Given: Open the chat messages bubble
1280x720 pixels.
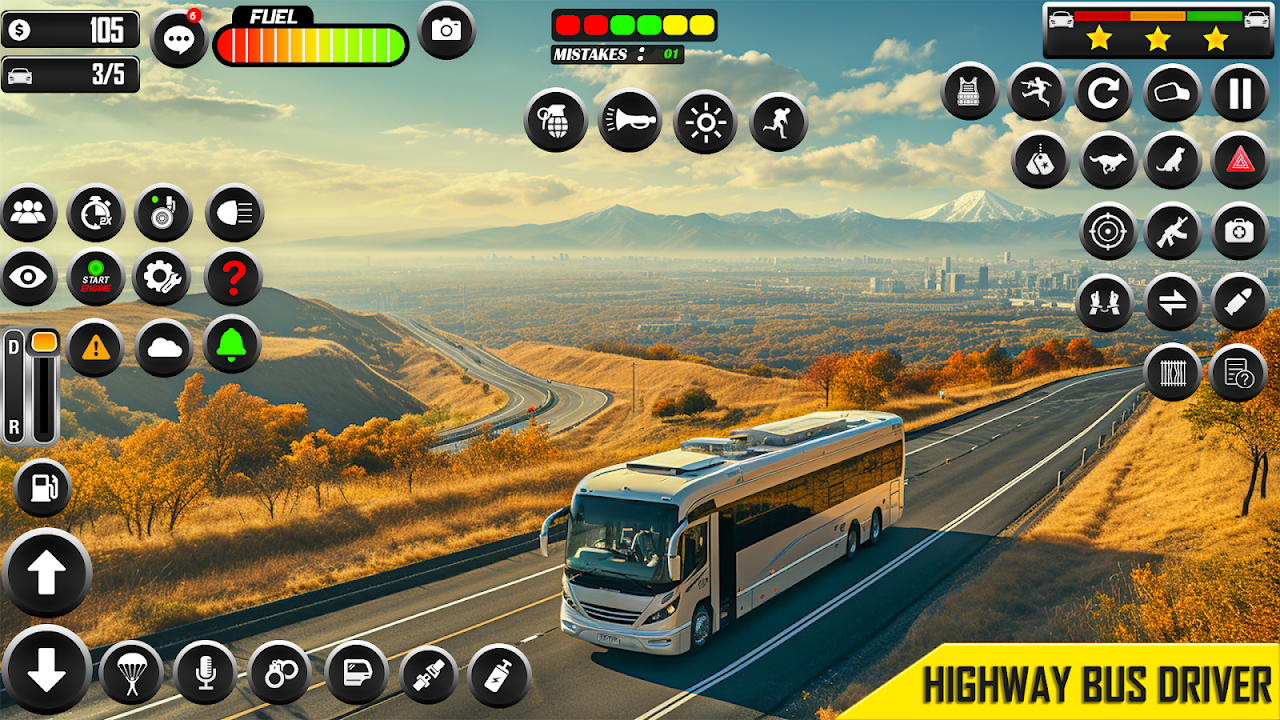Looking at the screenshot, I should pyautogui.click(x=179, y=40).
